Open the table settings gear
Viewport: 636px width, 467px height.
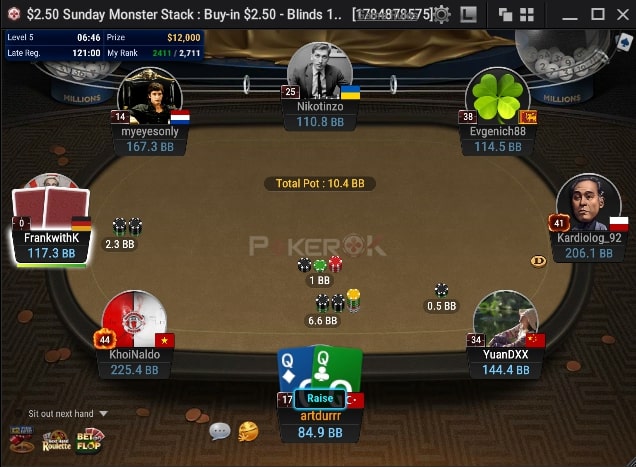(x=442, y=15)
